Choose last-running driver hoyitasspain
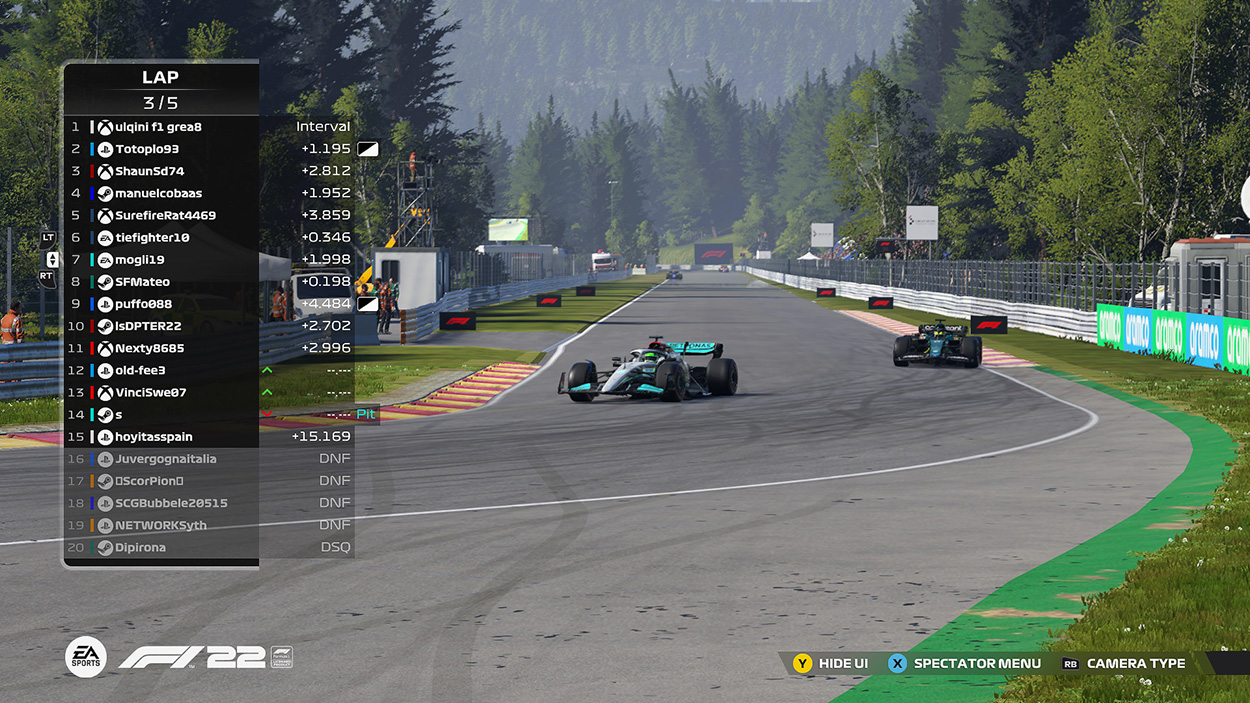The width and height of the screenshot is (1250, 703). coord(153,437)
